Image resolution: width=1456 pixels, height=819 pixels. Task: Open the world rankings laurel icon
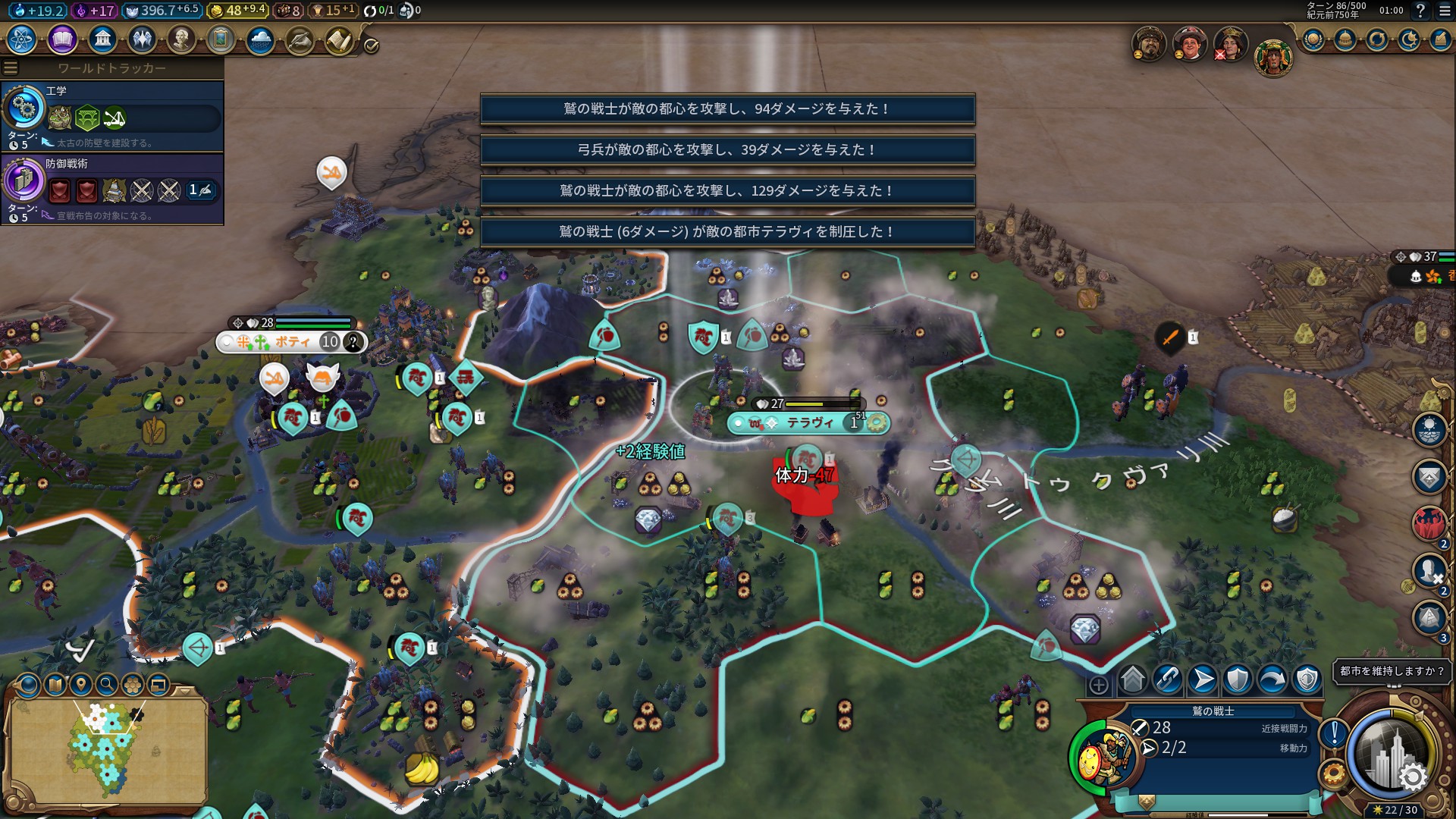1313,39
